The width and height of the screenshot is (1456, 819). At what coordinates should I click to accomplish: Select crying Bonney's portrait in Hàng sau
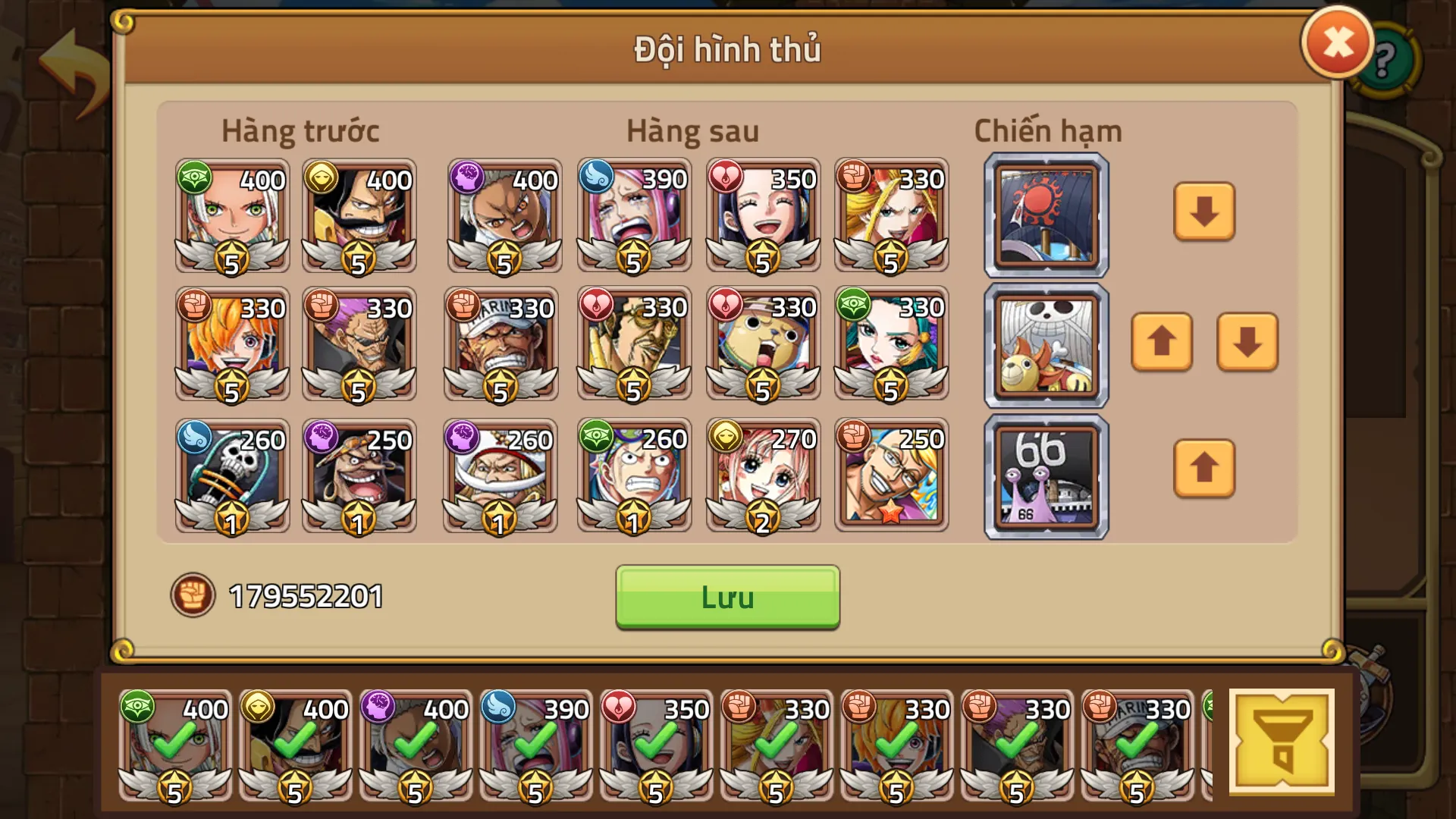coord(633,215)
